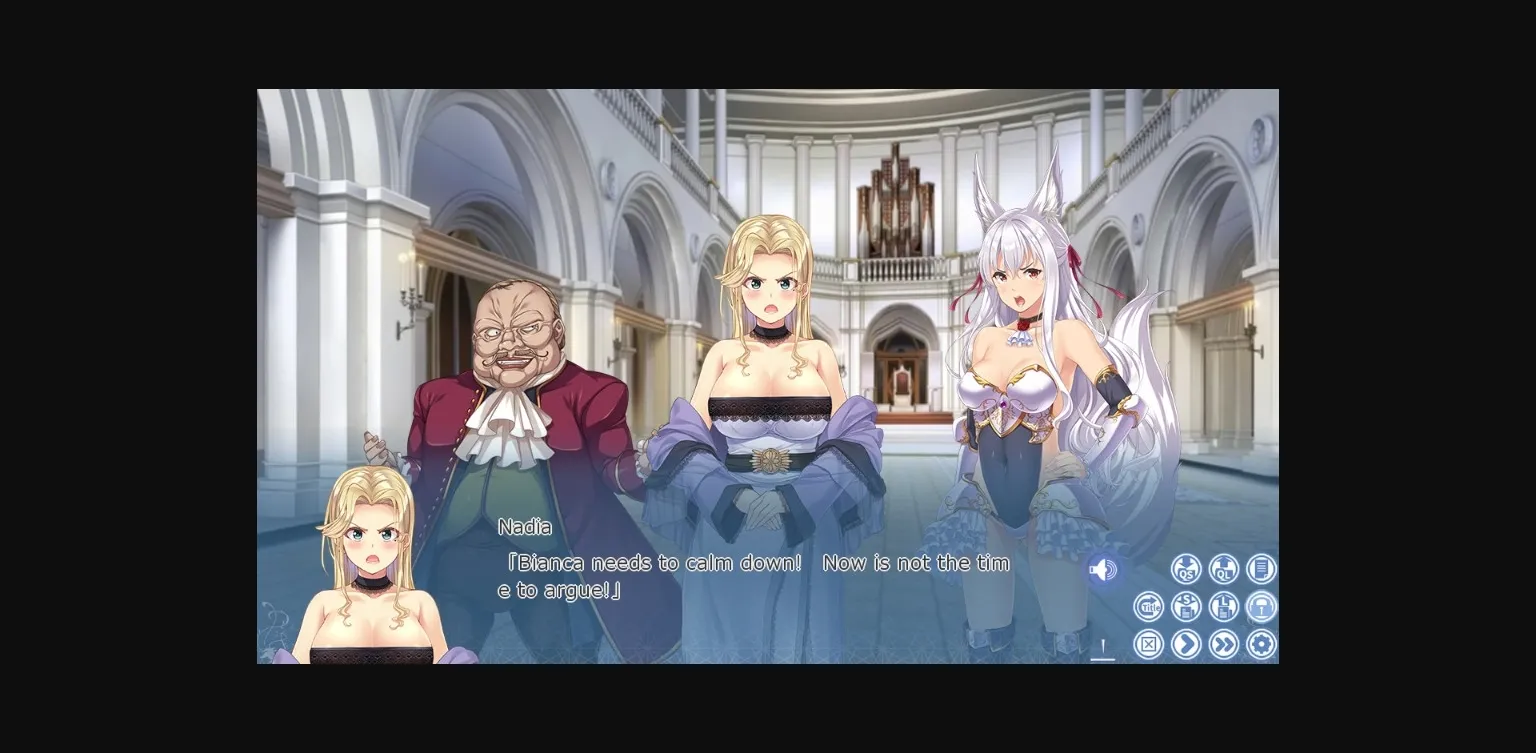
Task: Replay the voice with the speaker icon
Action: tap(1102, 568)
